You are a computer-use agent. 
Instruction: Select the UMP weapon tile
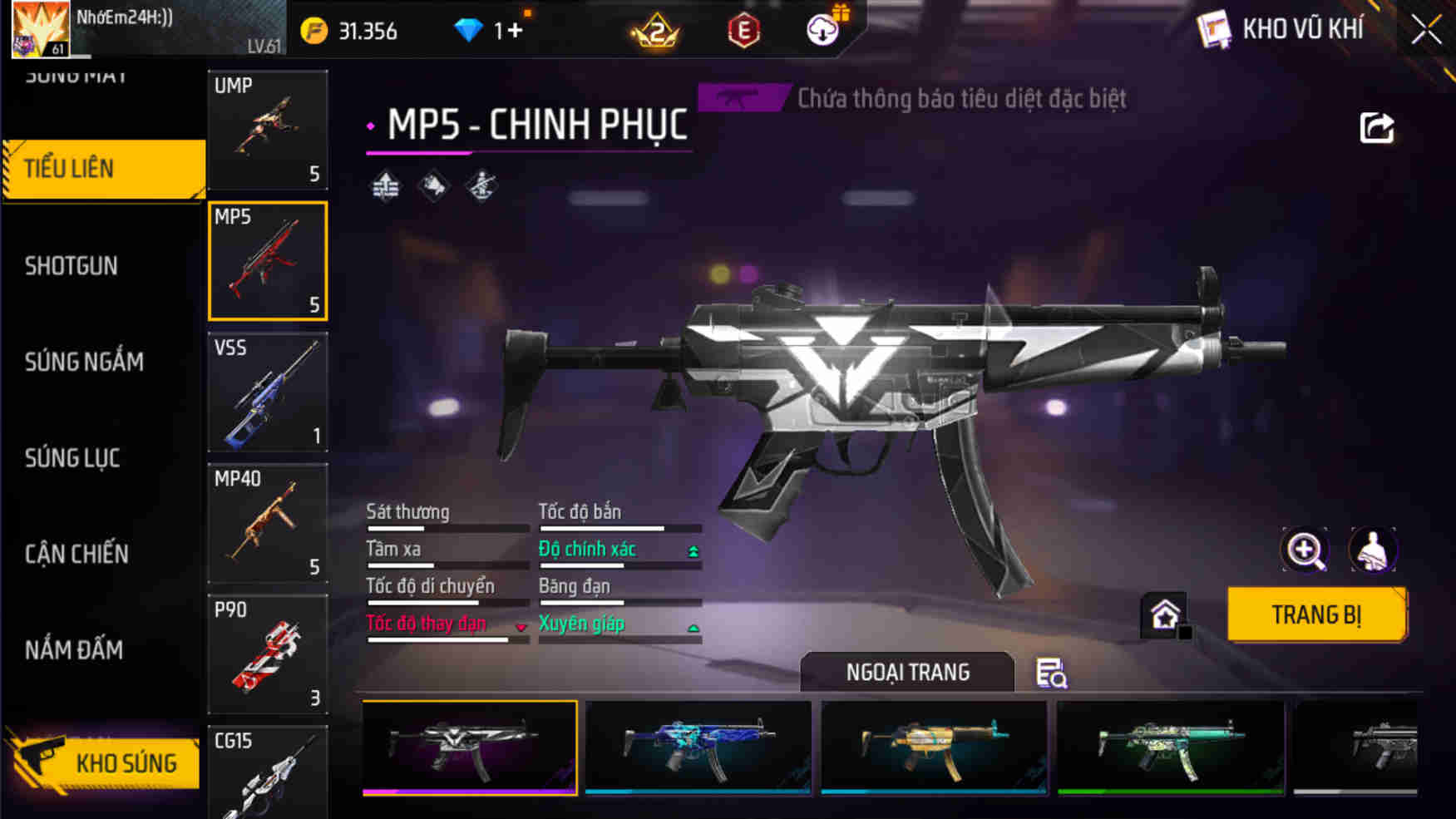267,130
